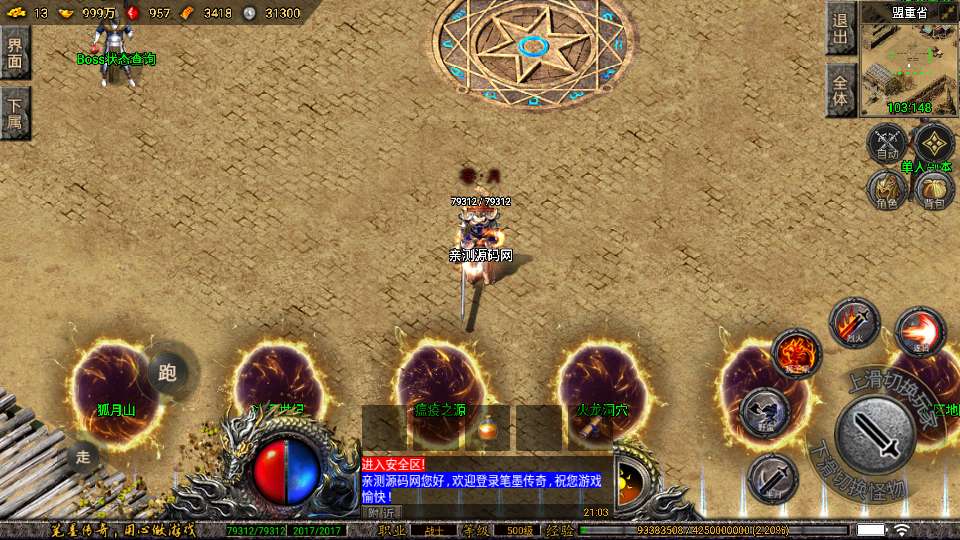Use the red fireball slash skill
960x540 pixels.
click(x=920, y=332)
